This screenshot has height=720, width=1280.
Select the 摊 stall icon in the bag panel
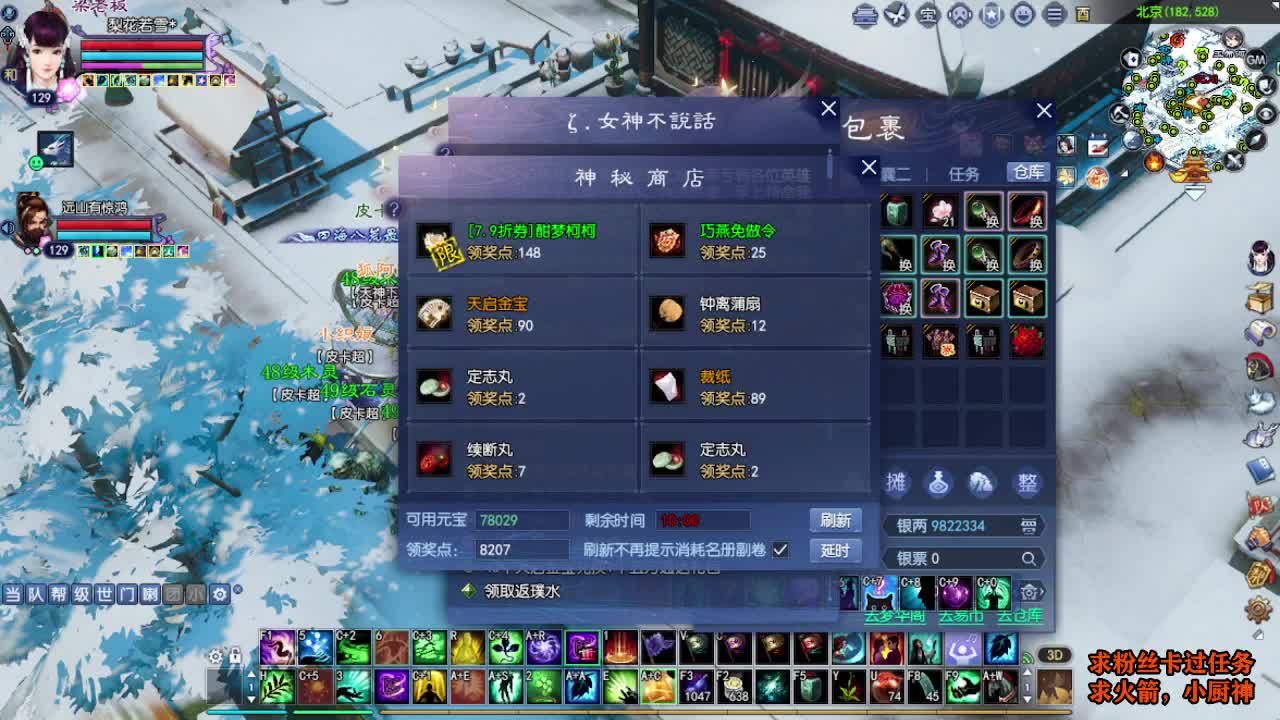(x=896, y=480)
